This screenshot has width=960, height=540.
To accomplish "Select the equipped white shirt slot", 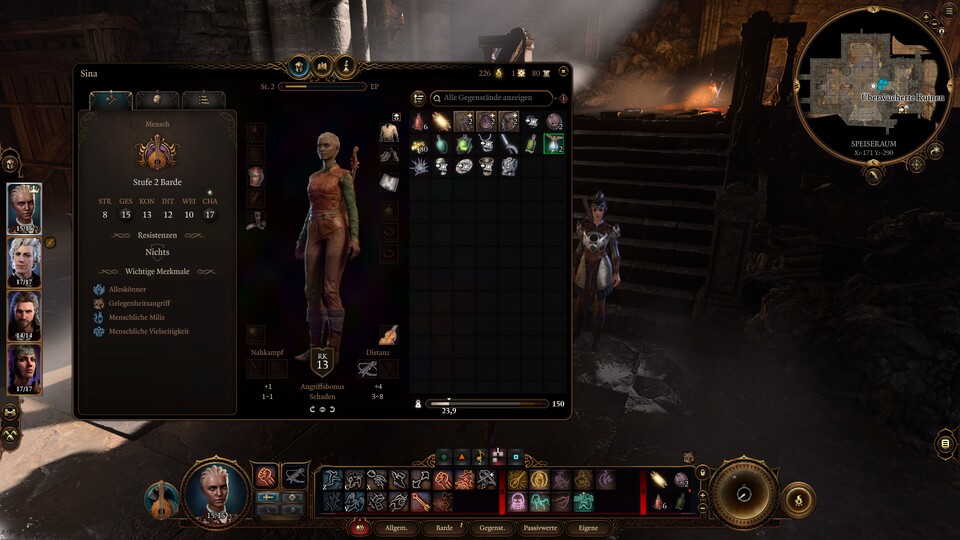I will [388, 134].
